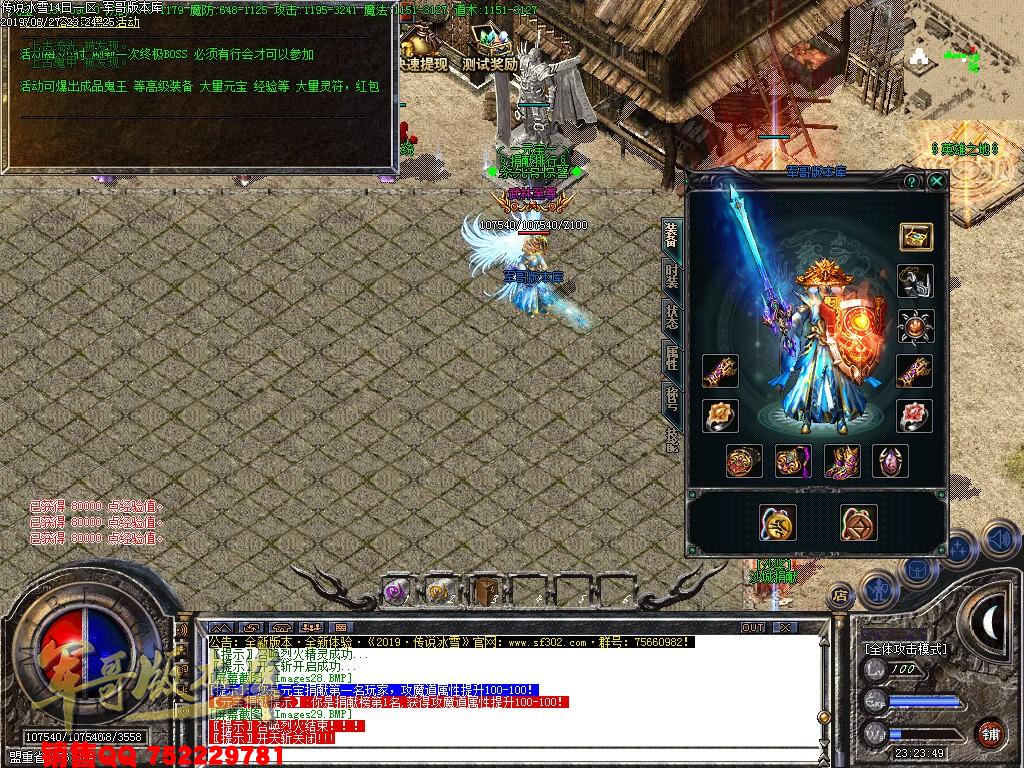The height and width of the screenshot is (768, 1024).
Task: Open the red 铺 stall button
Action: tap(990, 732)
